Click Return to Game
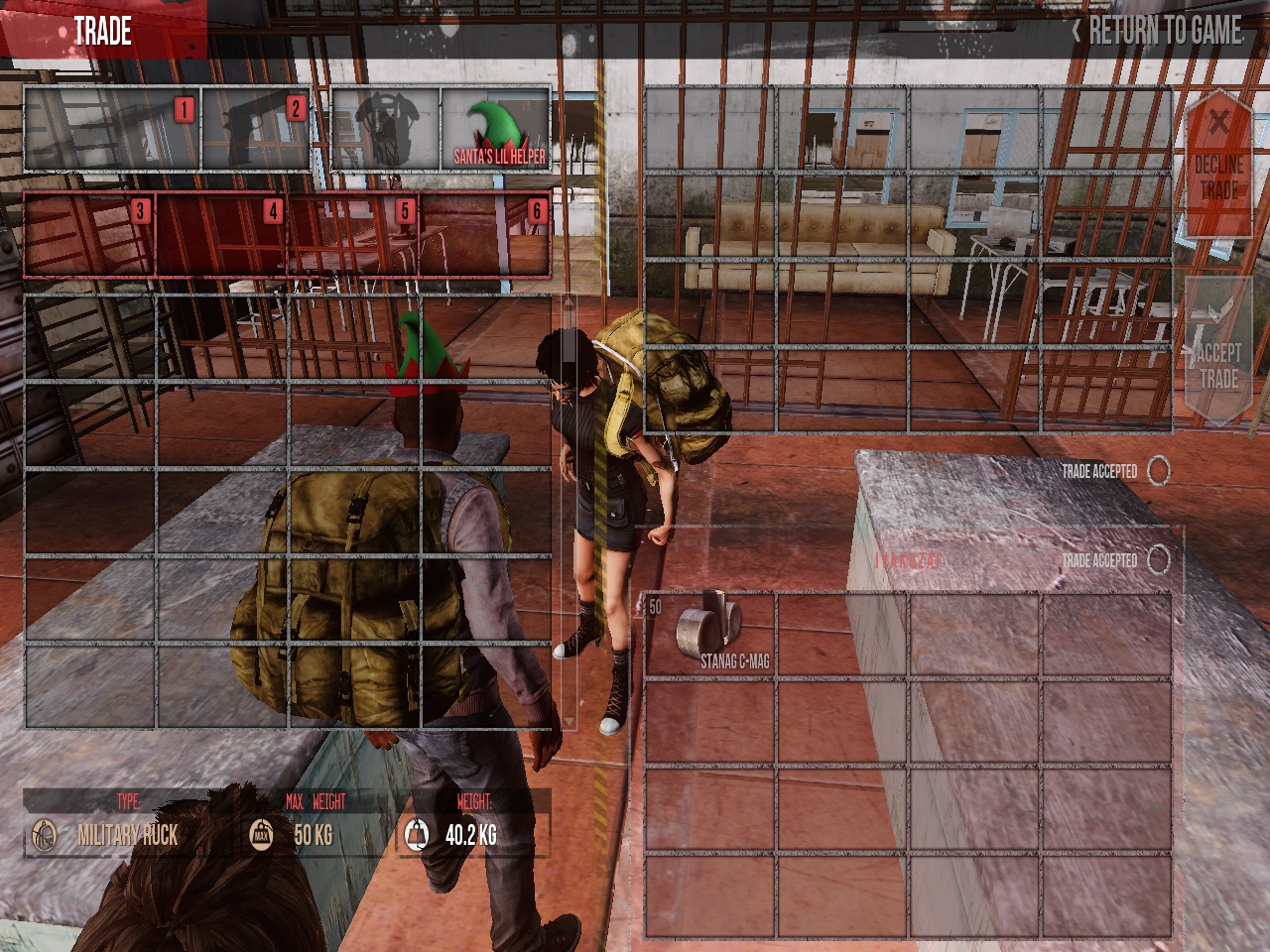This screenshot has width=1270, height=952. pyautogui.click(x=1157, y=31)
